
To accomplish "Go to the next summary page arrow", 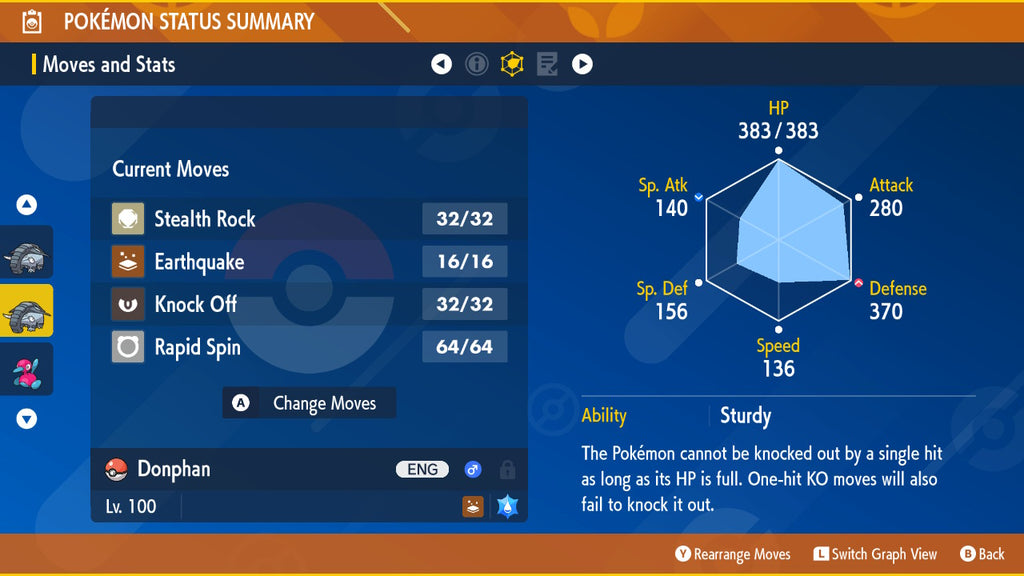I will coord(582,64).
